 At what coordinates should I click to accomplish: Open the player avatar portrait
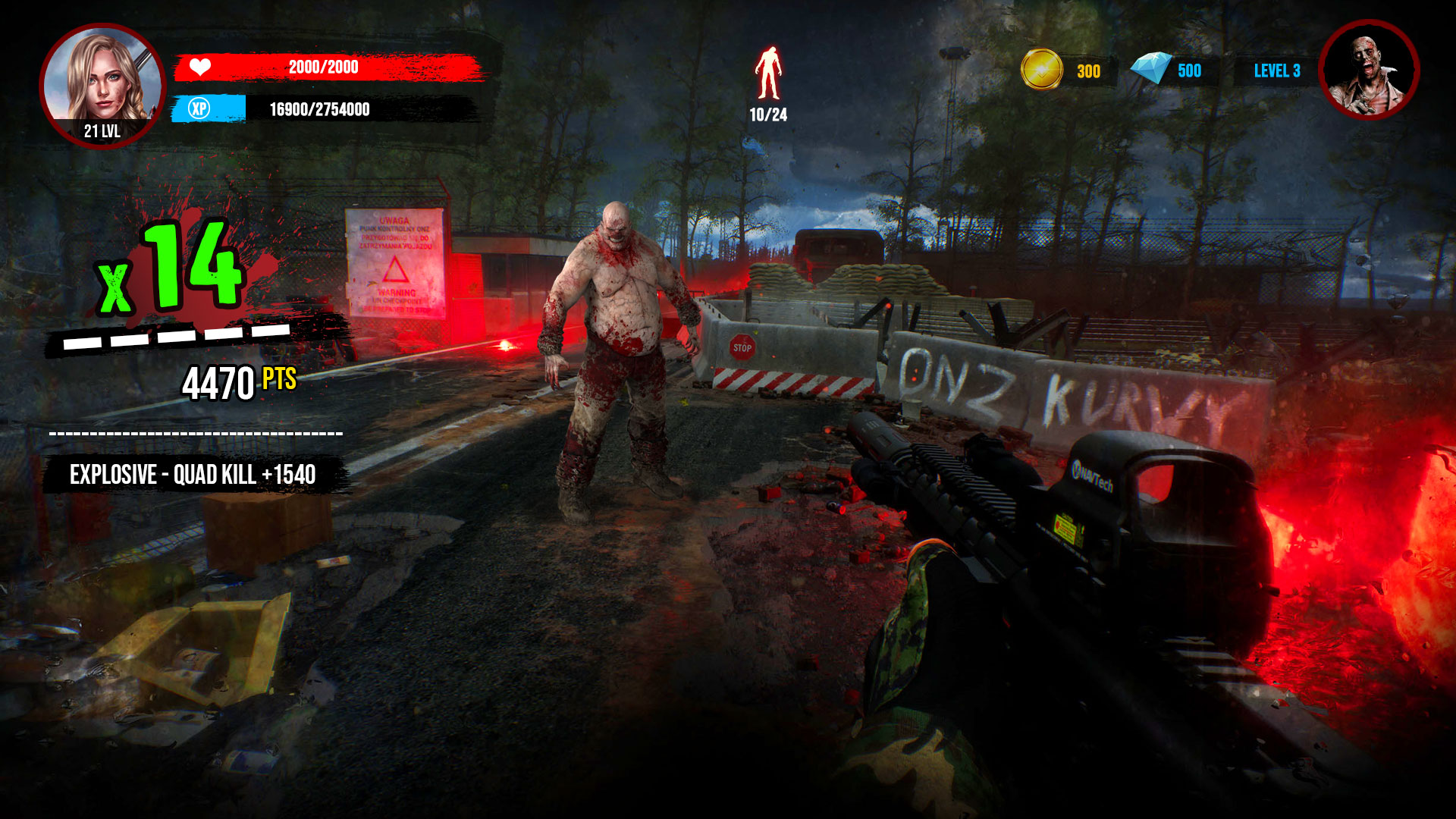[101, 74]
